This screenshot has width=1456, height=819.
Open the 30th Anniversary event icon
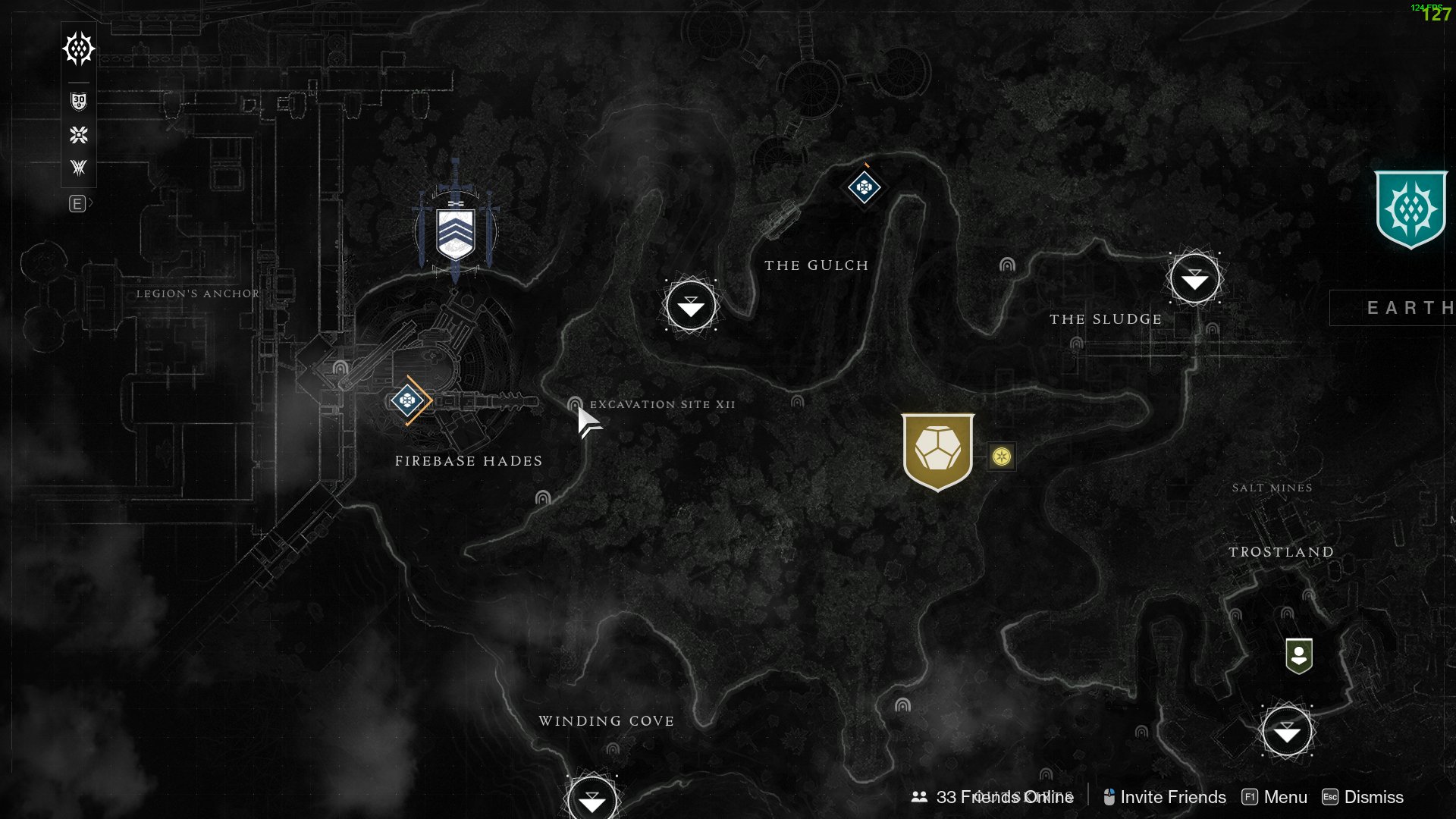[x=77, y=101]
